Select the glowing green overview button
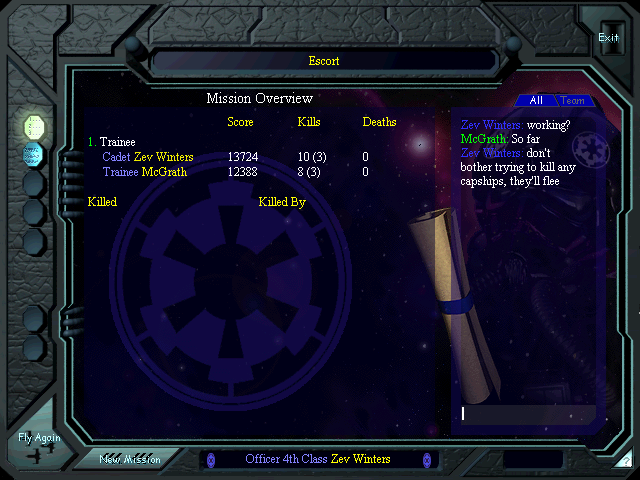This screenshot has width=640, height=480. click(x=34, y=126)
